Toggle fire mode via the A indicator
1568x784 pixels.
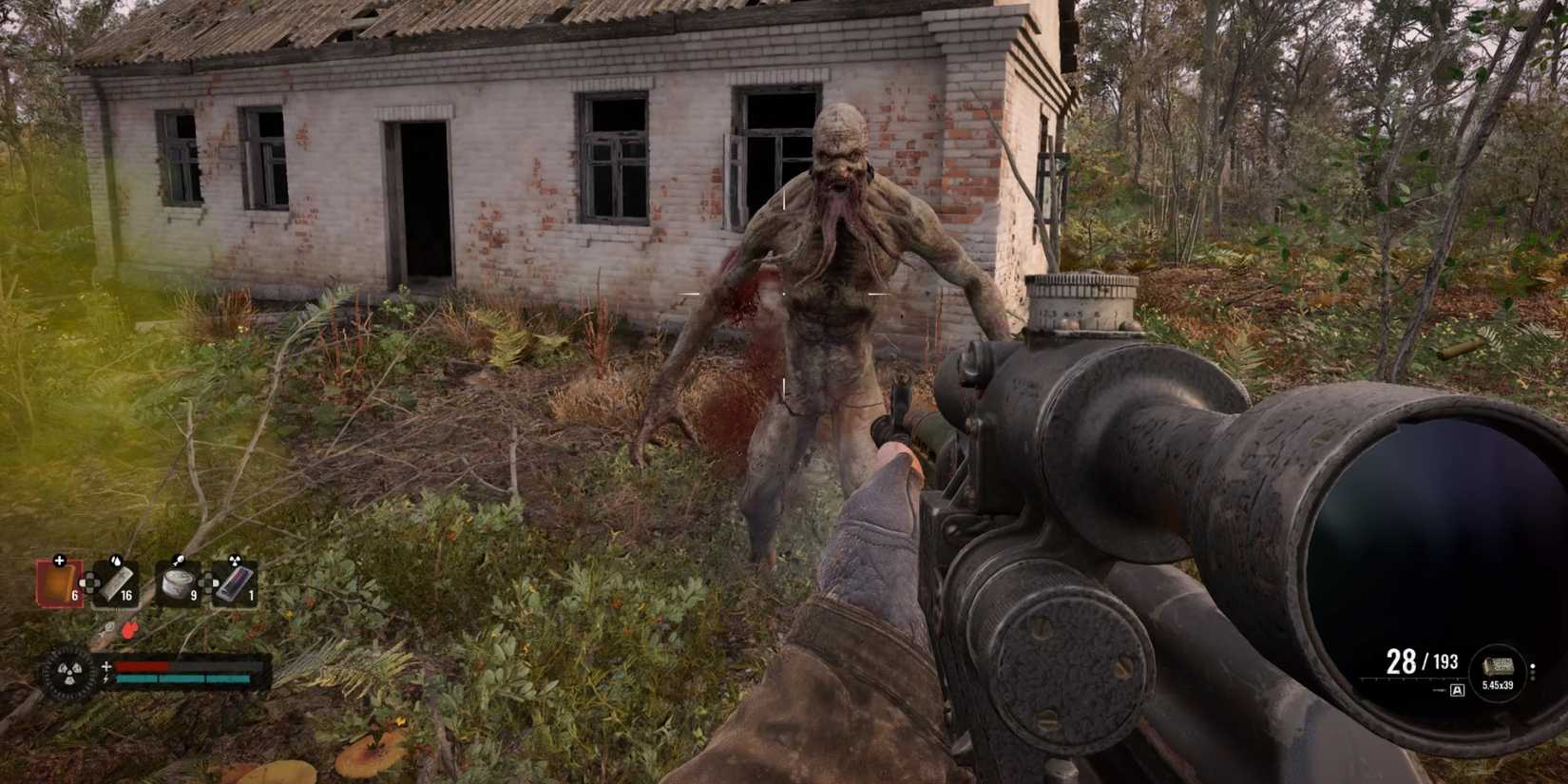[1457, 690]
